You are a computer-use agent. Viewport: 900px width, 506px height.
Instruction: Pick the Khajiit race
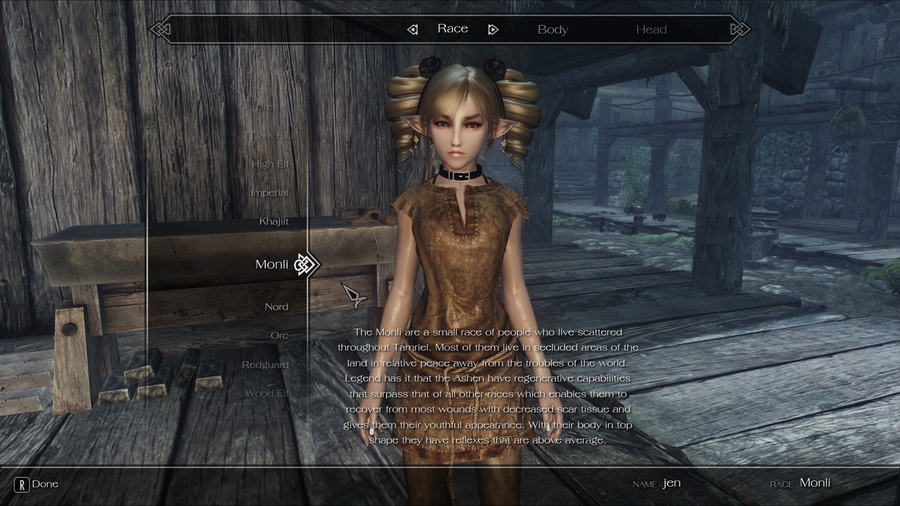pyautogui.click(x=273, y=220)
